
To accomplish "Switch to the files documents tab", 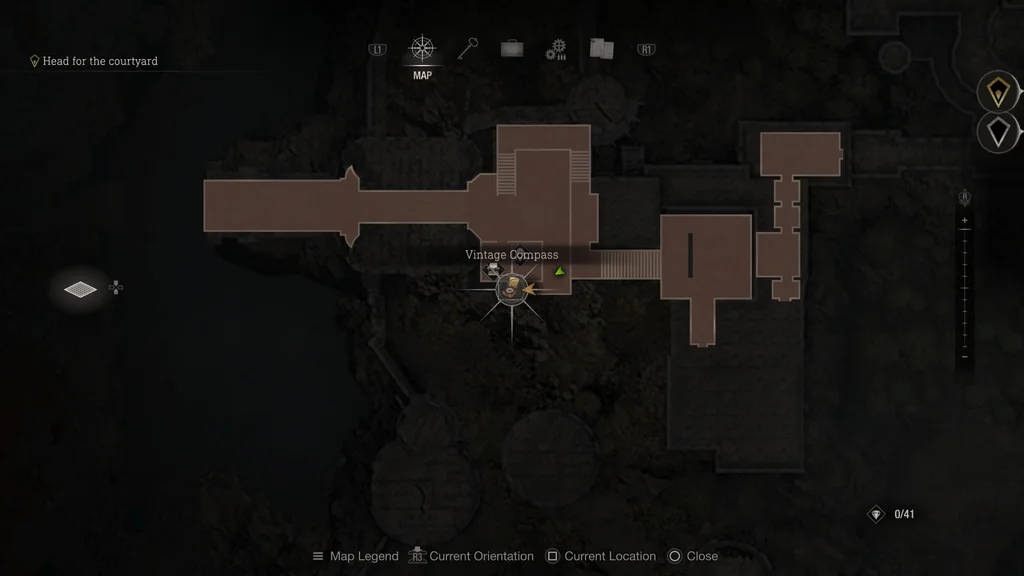I will pos(601,49).
